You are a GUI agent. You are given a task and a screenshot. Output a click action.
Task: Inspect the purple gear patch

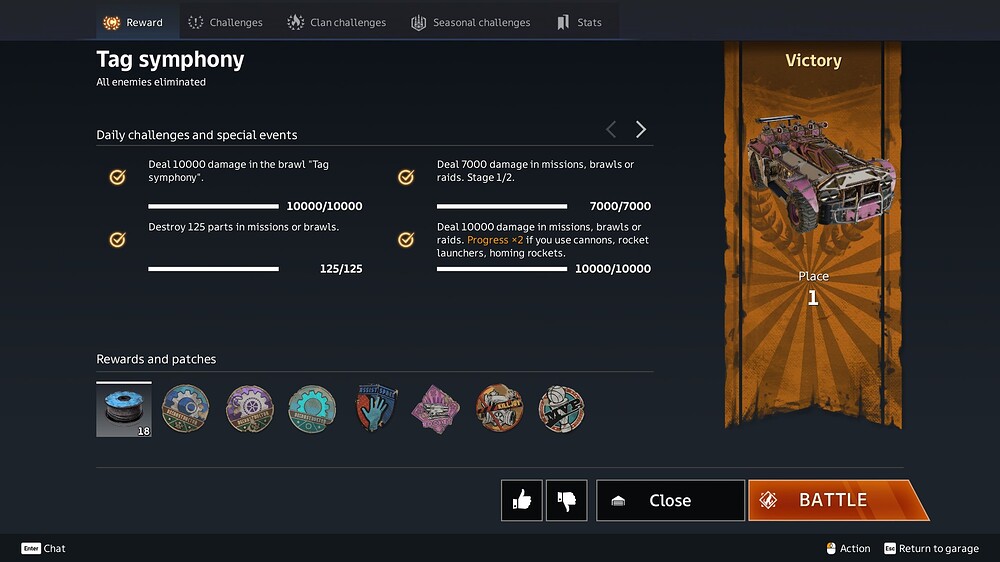point(249,409)
